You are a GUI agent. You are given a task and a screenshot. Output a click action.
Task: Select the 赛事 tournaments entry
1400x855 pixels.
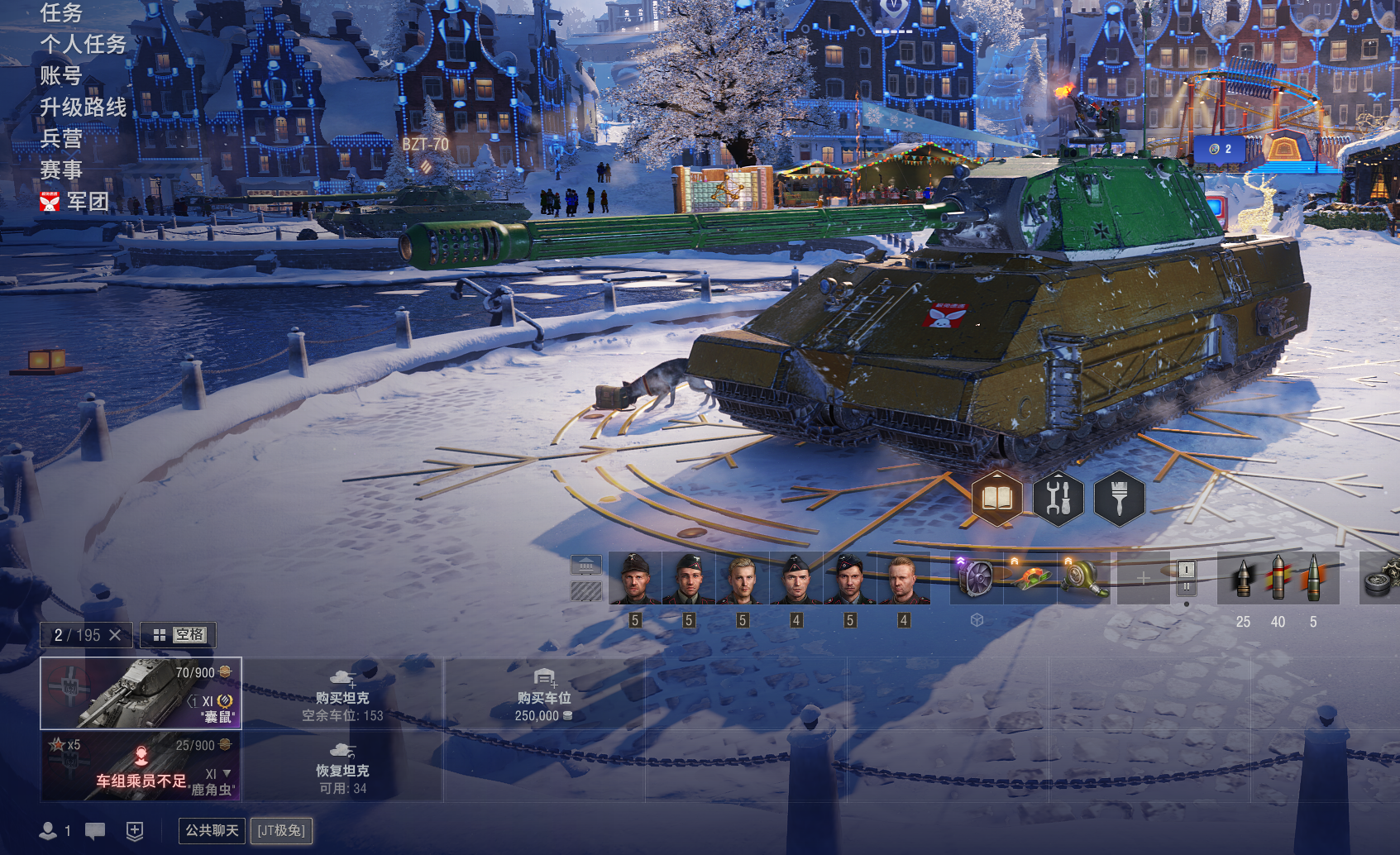pos(61,170)
